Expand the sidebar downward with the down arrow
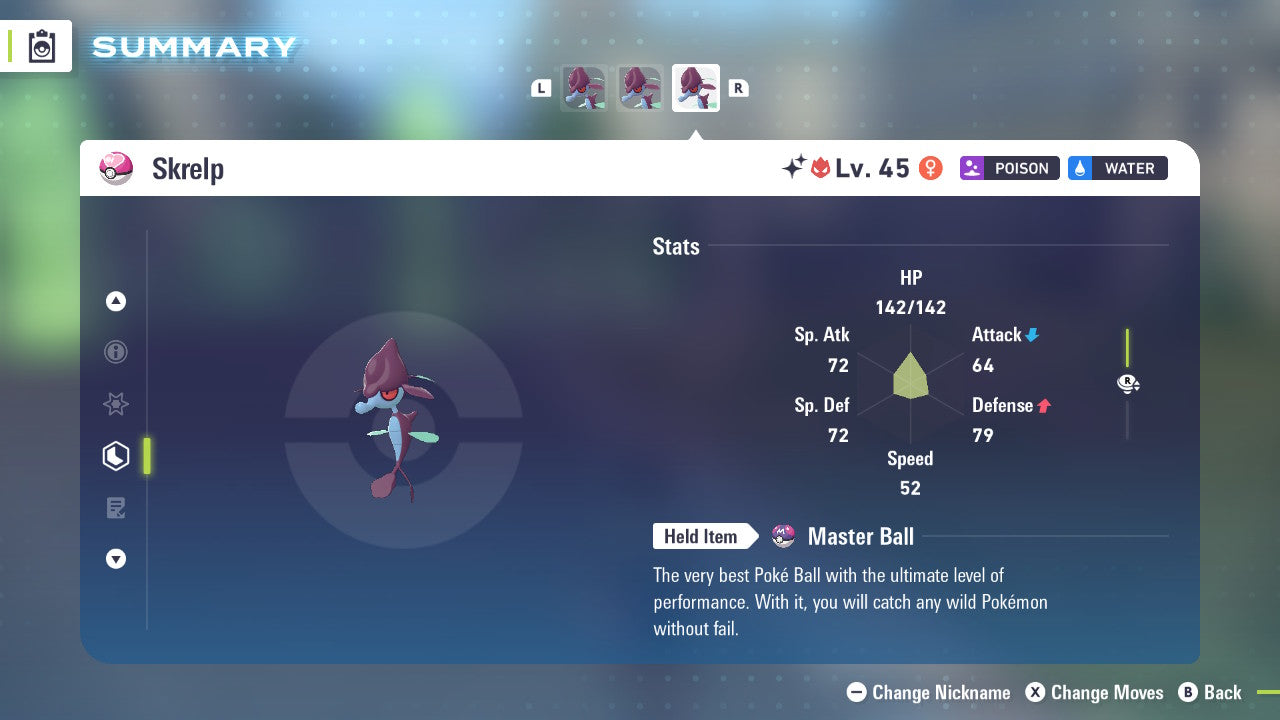The height and width of the screenshot is (720, 1280). pos(116,559)
